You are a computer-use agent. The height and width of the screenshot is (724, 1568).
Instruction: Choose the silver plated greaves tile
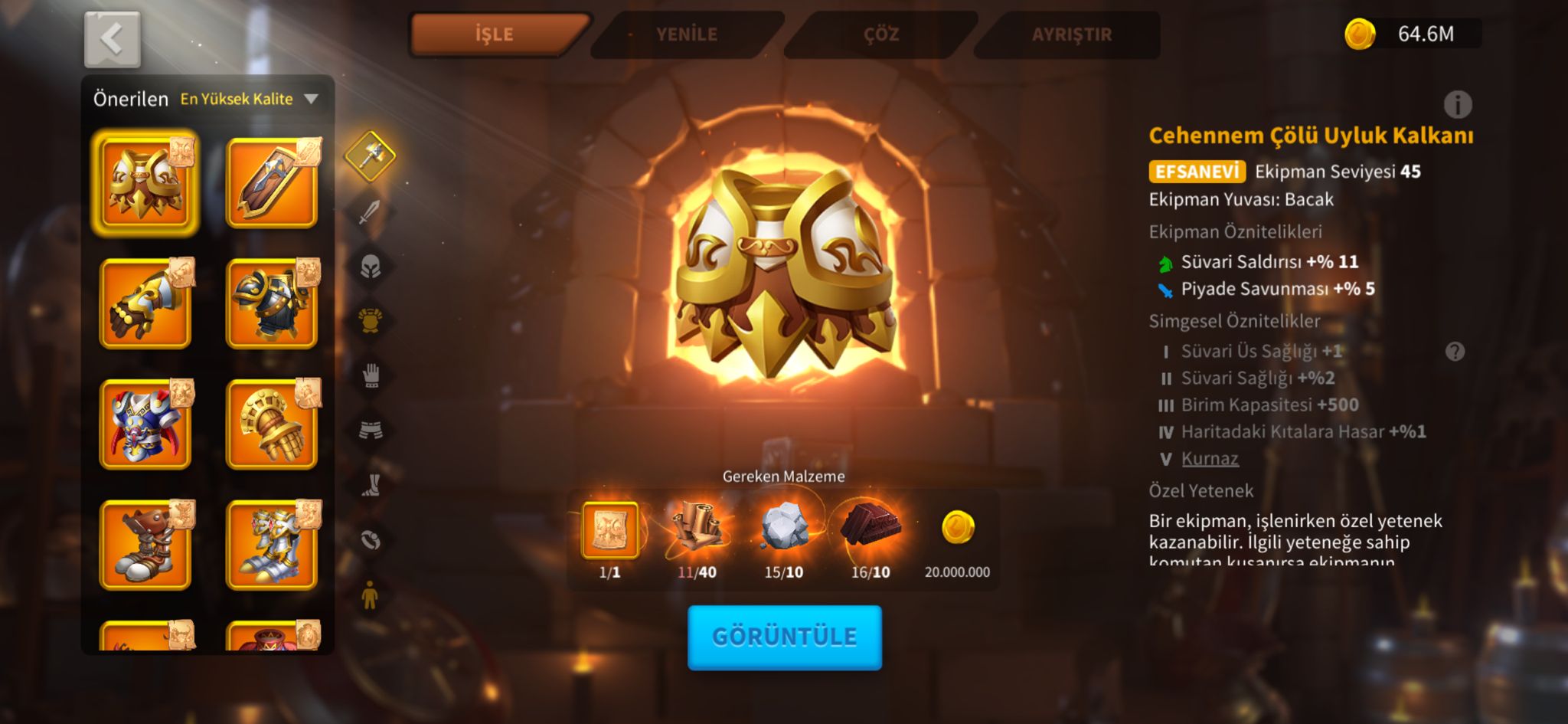tap(272, 545)
